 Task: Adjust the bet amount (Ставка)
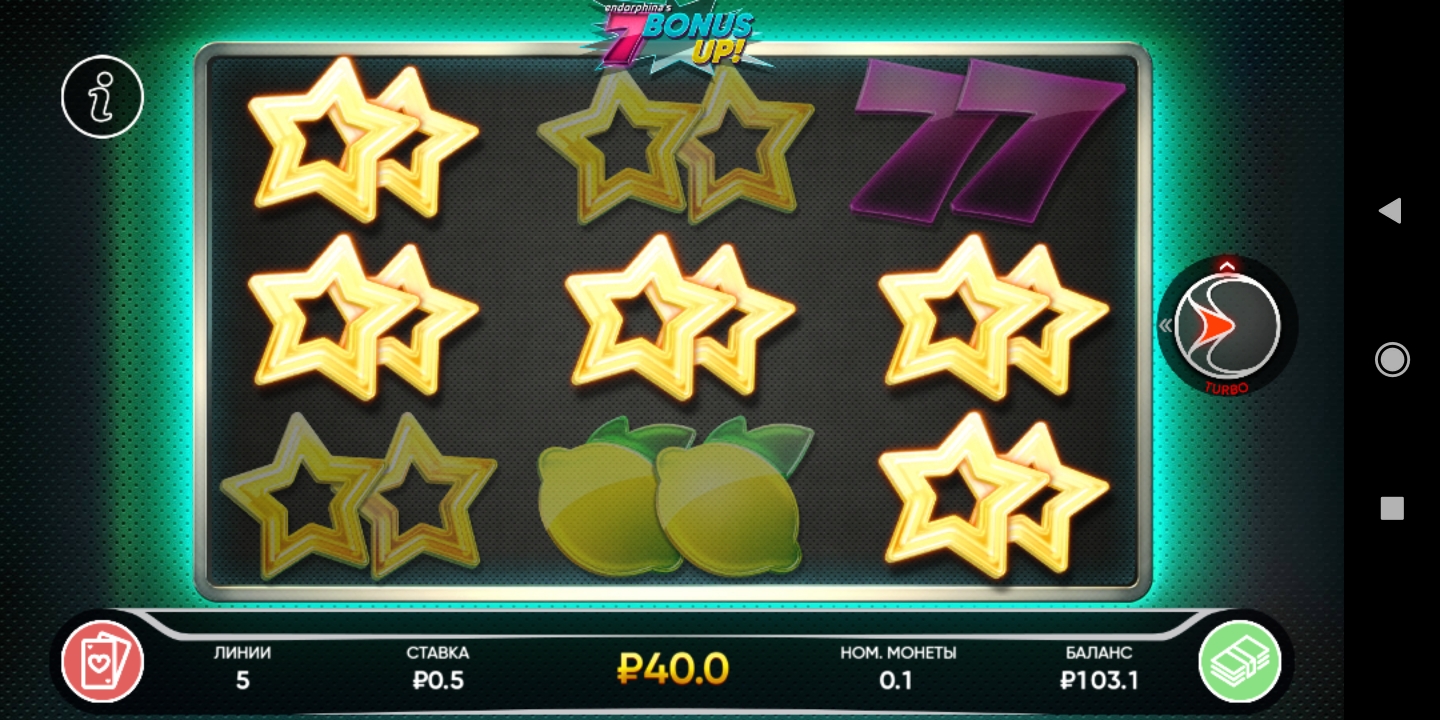[x=437, y=668]
